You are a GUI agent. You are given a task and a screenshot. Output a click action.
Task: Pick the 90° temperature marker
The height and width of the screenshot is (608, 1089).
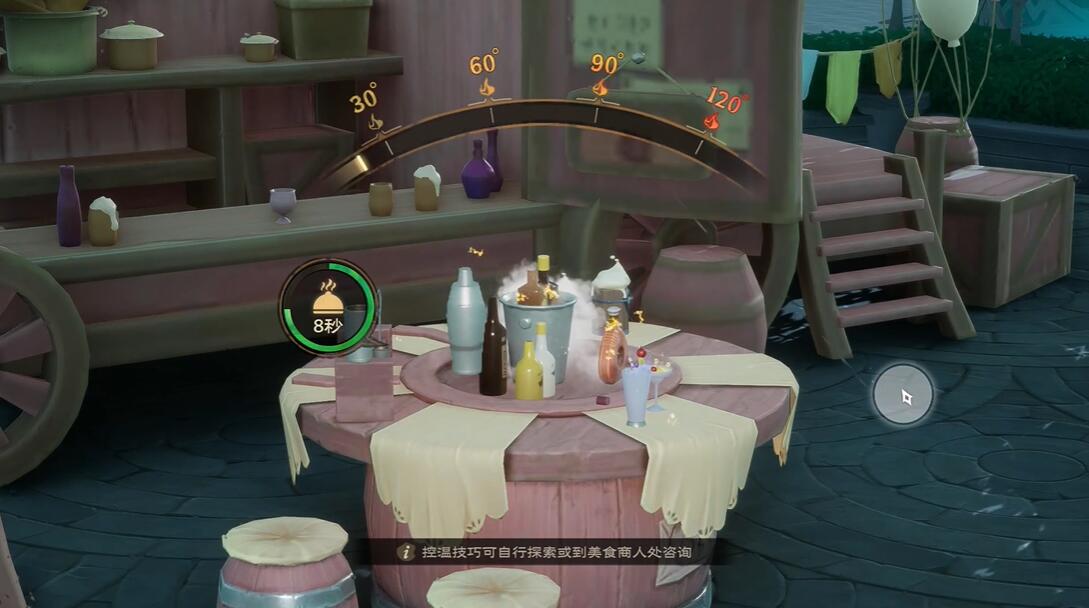click(604, 73)
